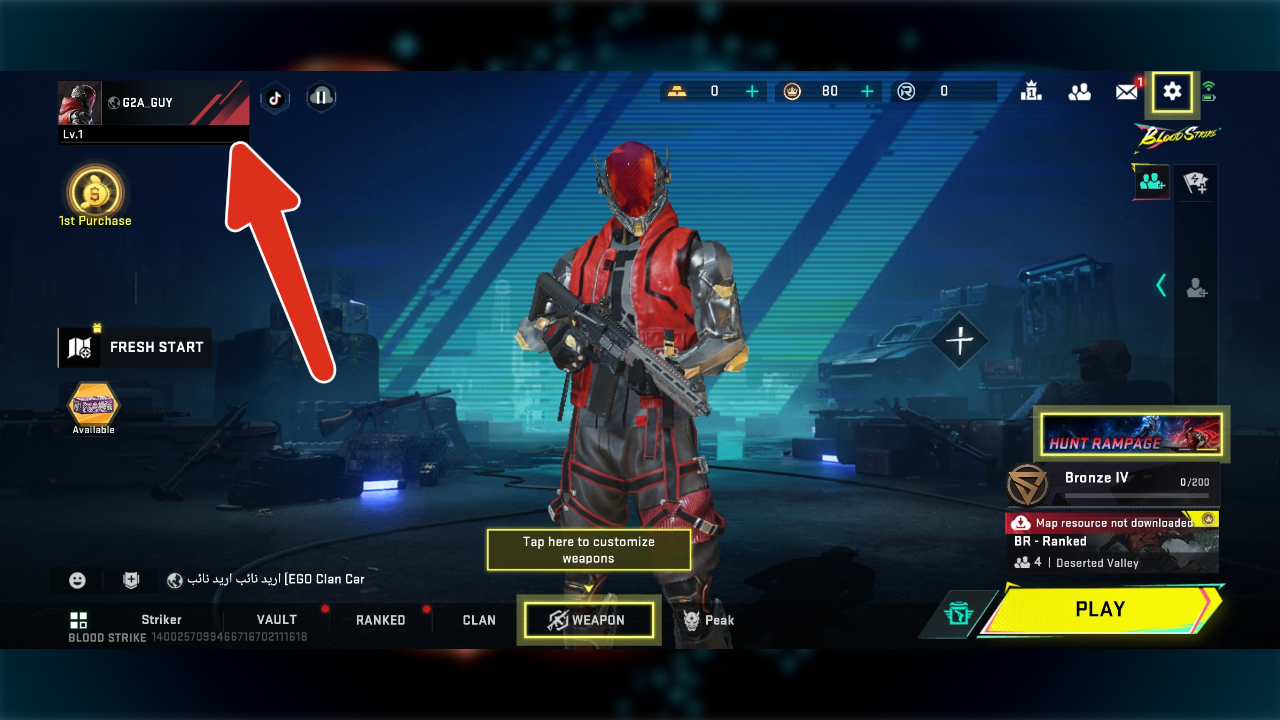
Task: Start a match with PLAY
Action: click(1100, 609)
